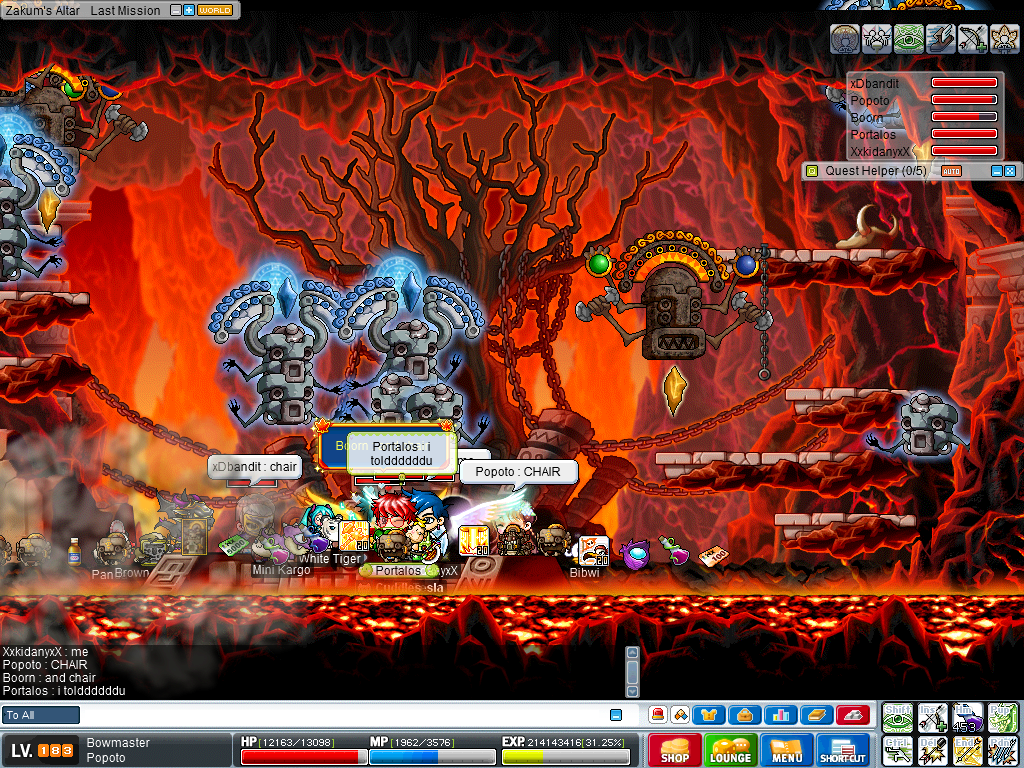Open the inventory bag icon button
Screen dimensions: 1024x768
point(745,715)
